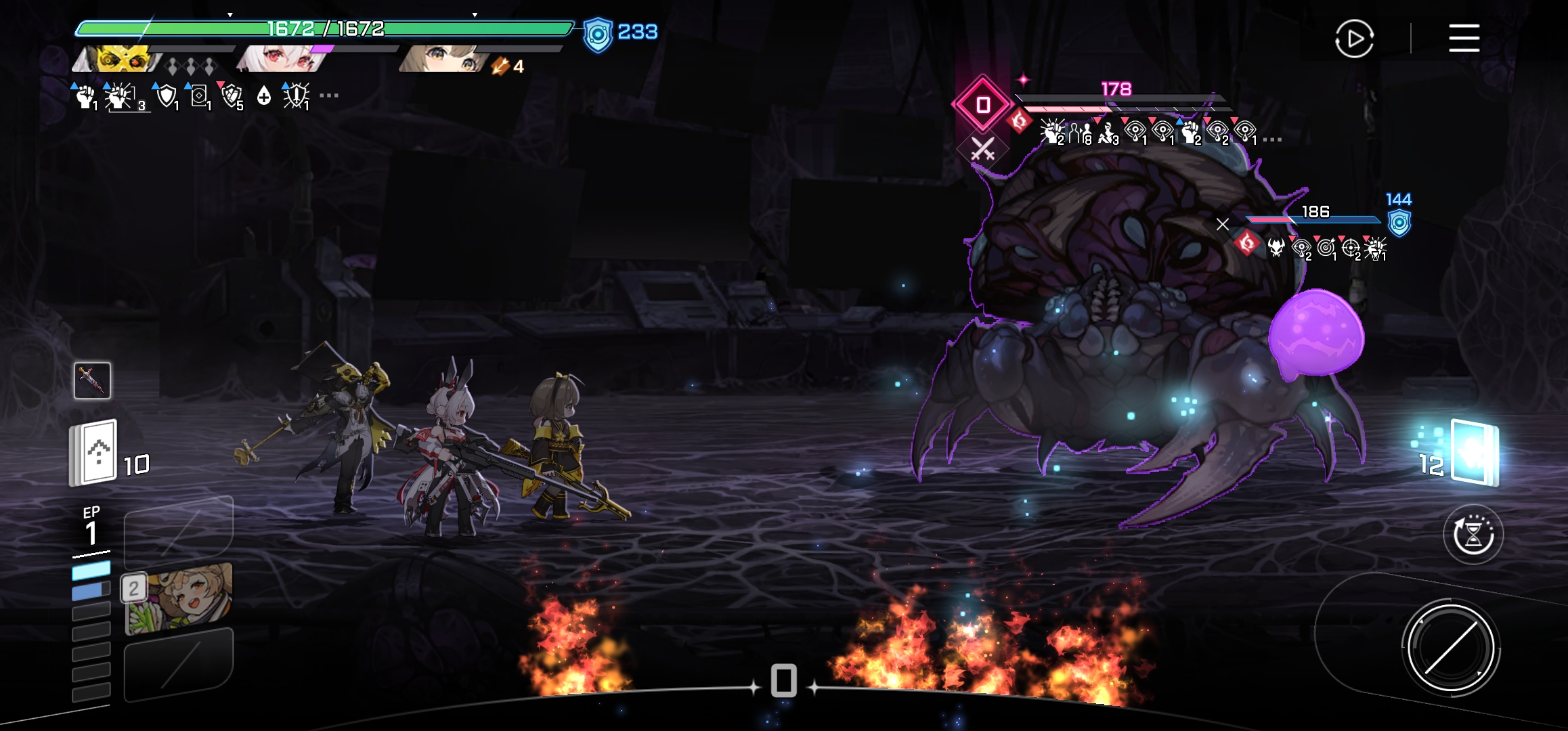Target the boss pink diamond counter
The image size is (1568, 731).
click(982, 104)
